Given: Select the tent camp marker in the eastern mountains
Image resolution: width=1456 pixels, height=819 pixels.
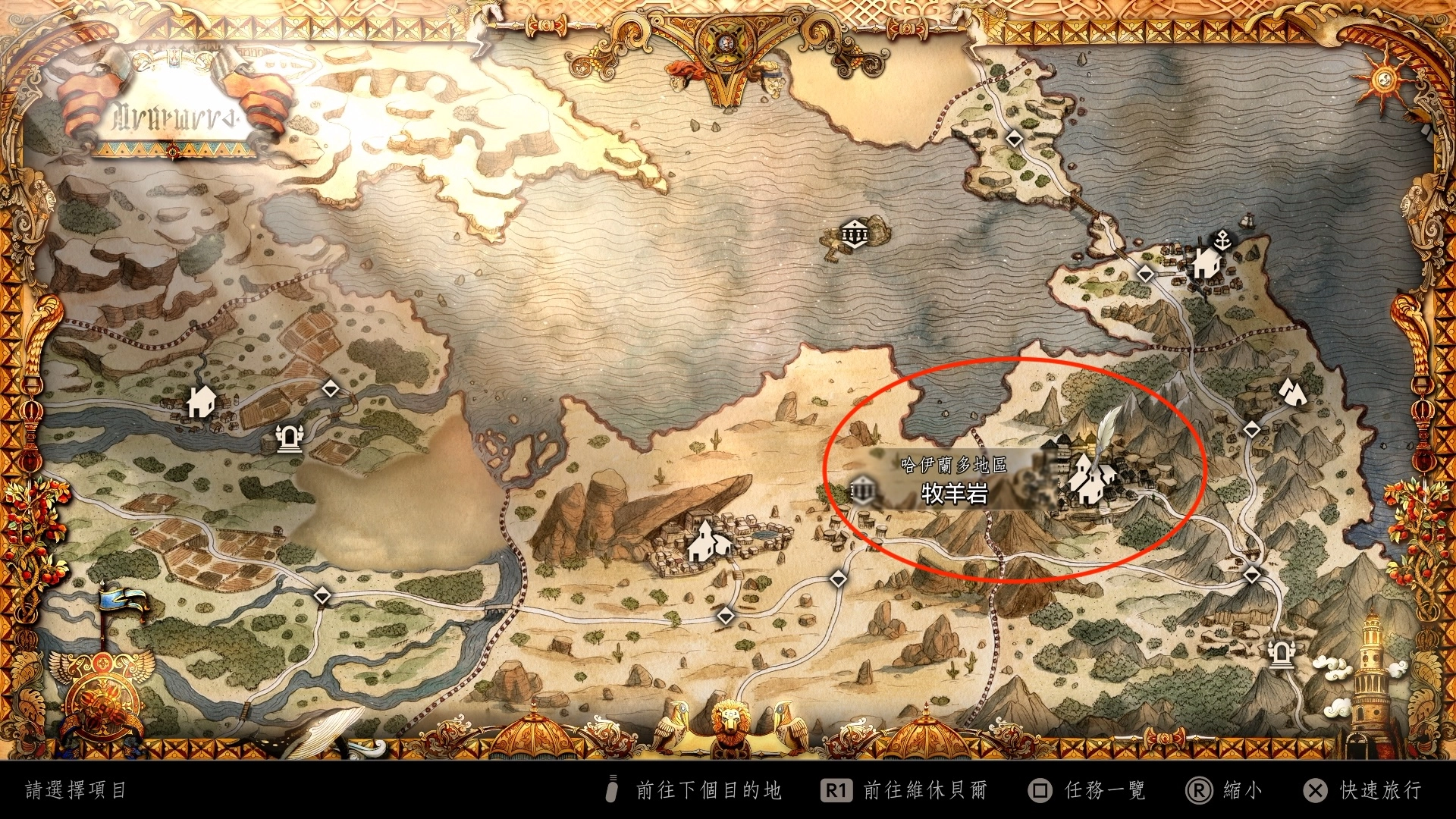Looking at the screenshot, I should [x=1291, y=391].
